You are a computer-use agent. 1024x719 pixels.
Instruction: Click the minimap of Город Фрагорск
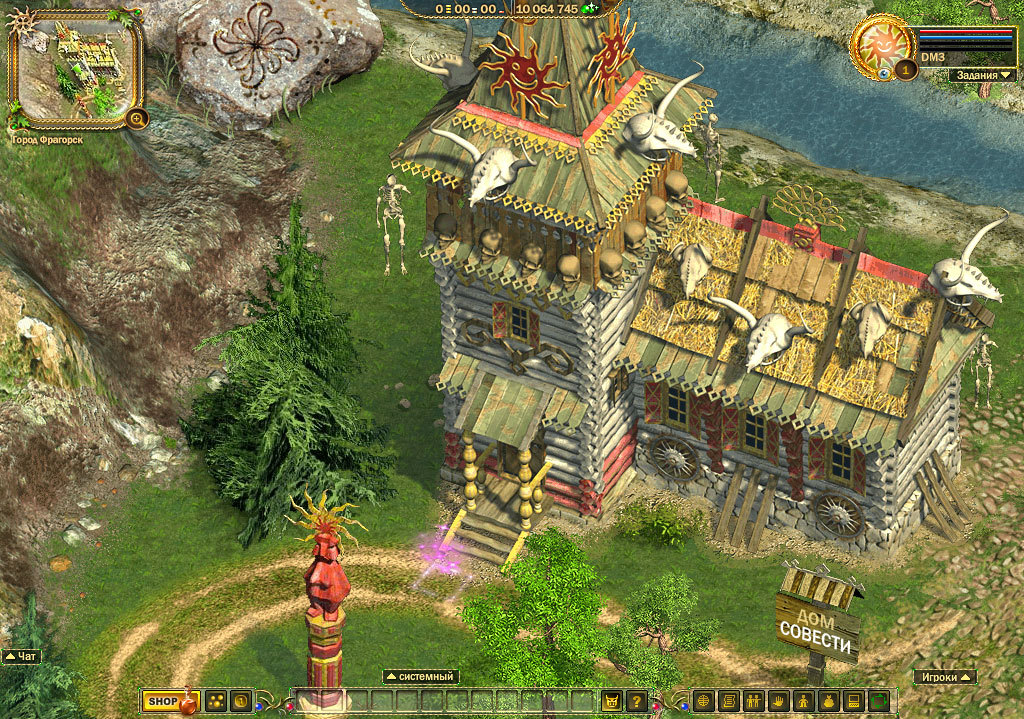tap(73, 68)
